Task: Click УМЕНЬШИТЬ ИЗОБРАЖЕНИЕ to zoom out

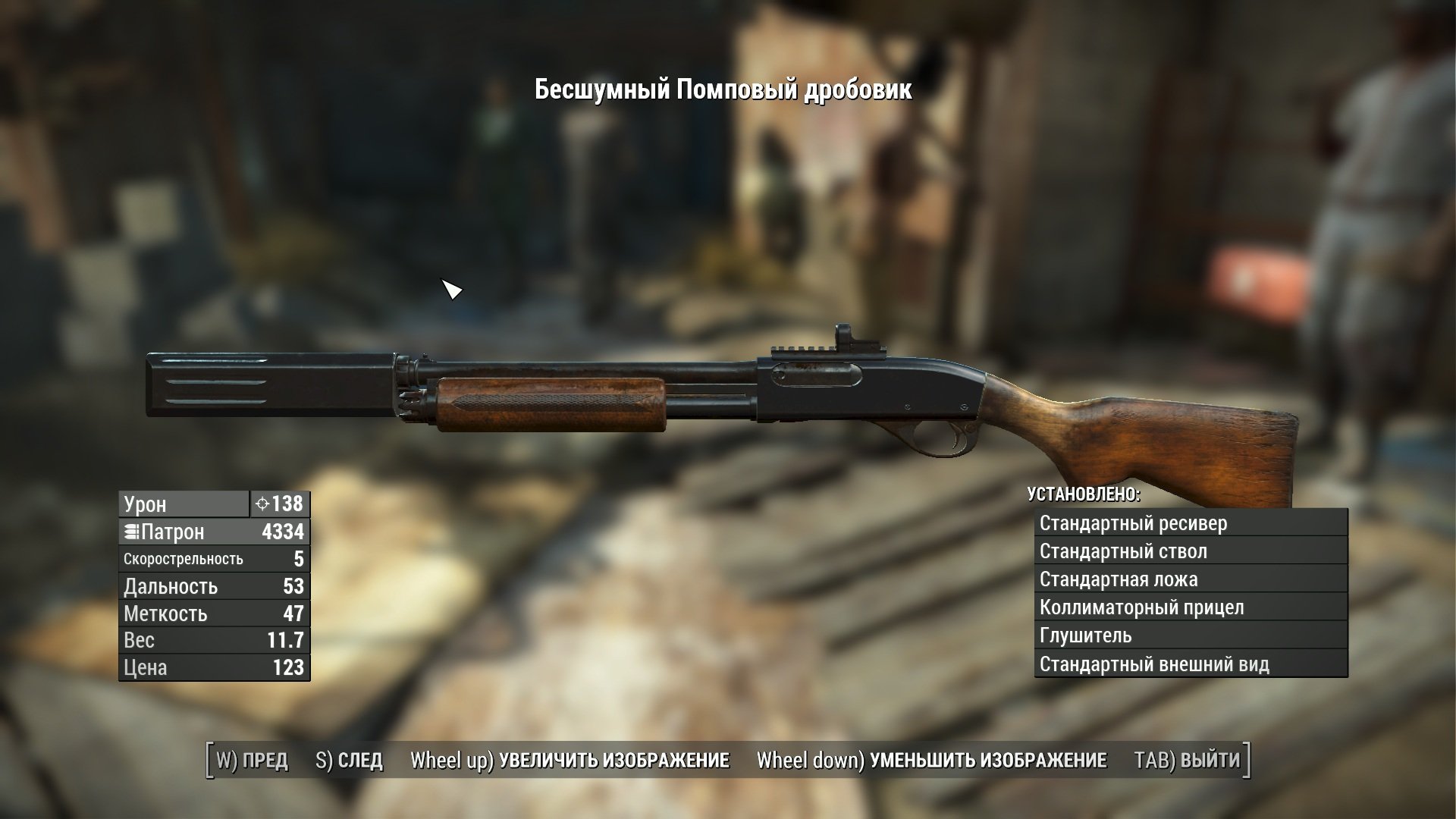Action: coord(932,760)
